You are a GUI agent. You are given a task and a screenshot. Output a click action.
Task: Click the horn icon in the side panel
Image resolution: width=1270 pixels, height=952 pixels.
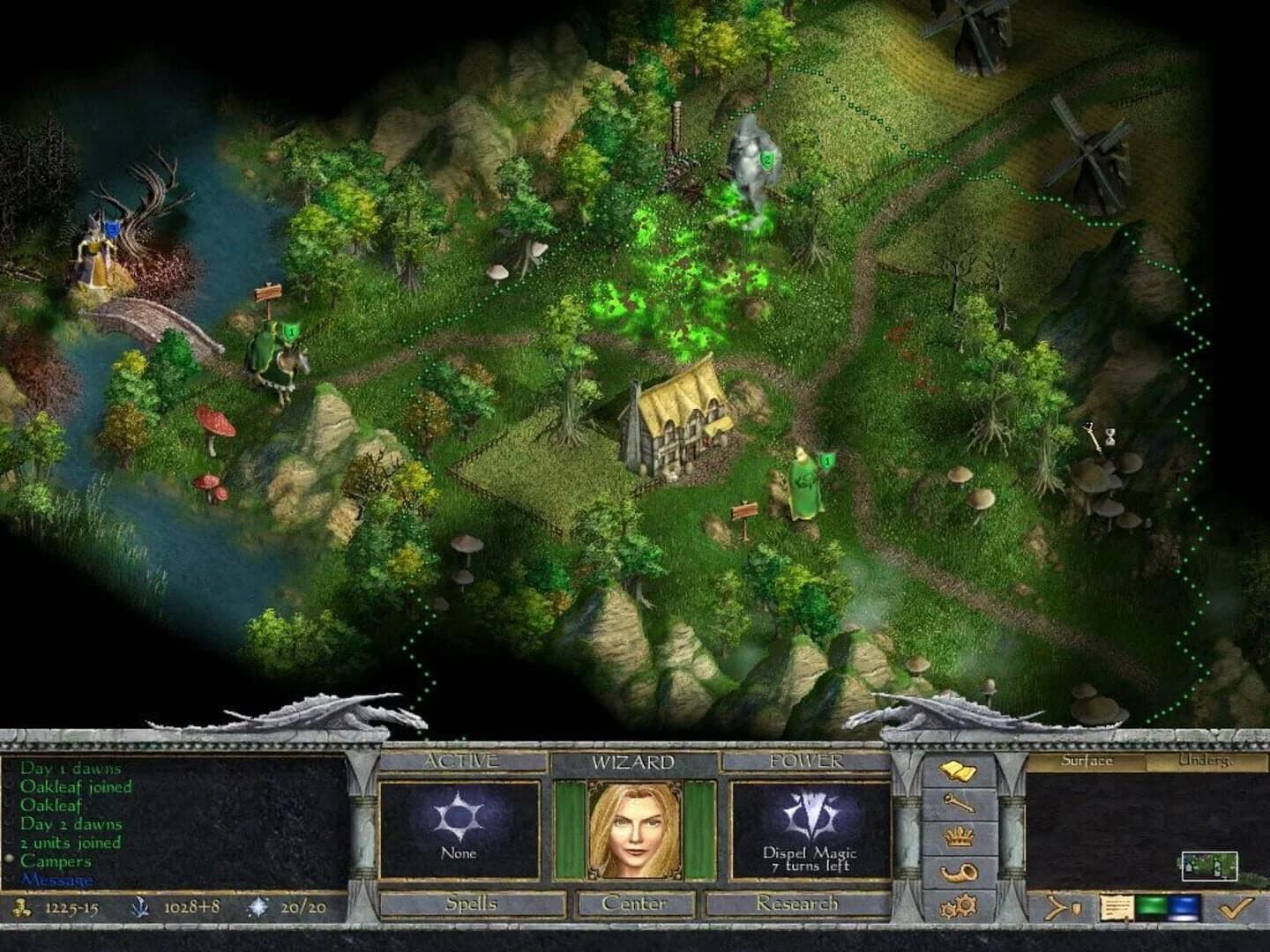pyautogui.click(x=959, y=871)
